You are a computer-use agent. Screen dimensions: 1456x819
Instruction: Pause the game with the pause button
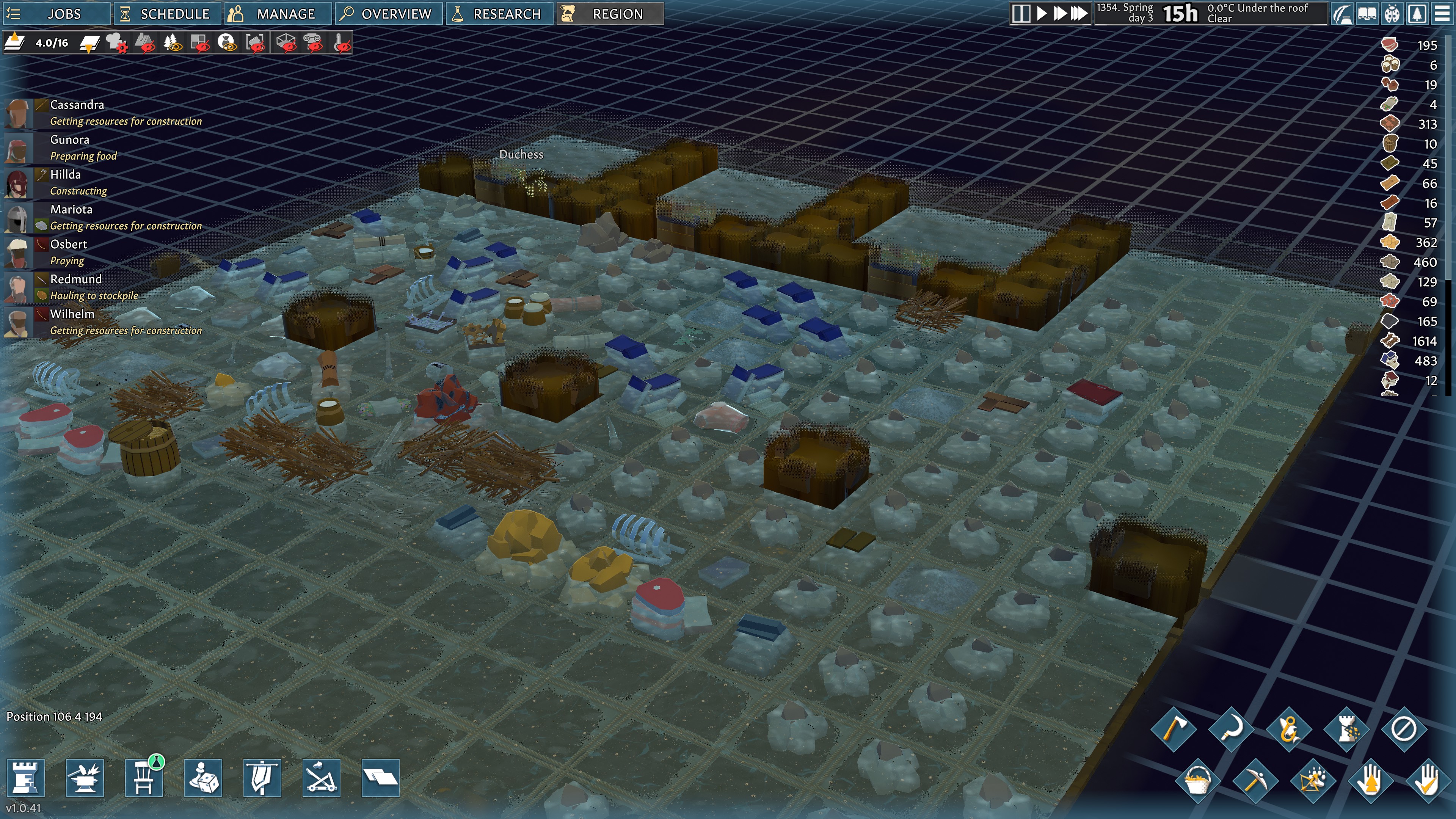pos(1021,14)
